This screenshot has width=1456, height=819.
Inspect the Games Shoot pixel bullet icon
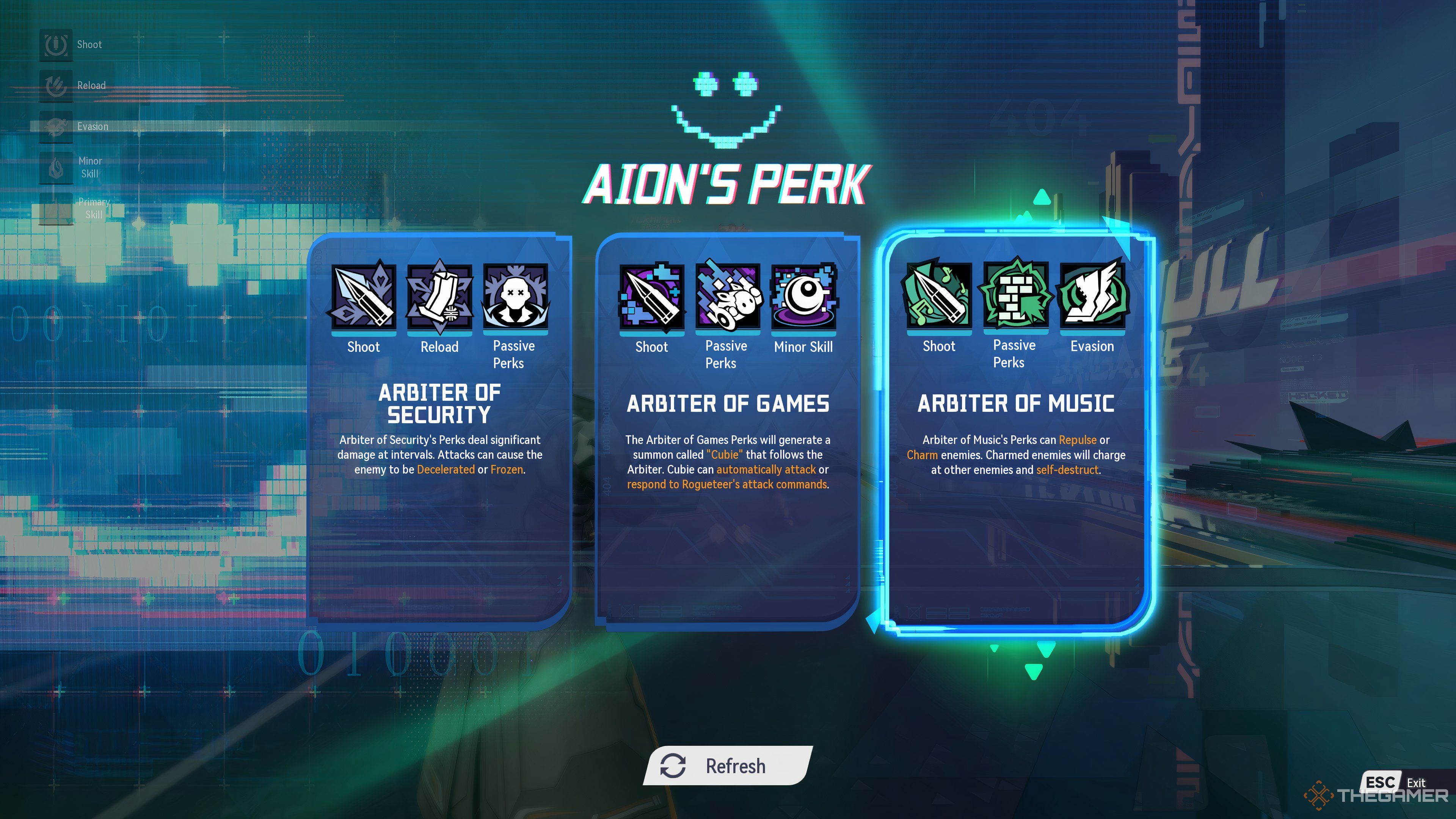click(x=652, y=296)
